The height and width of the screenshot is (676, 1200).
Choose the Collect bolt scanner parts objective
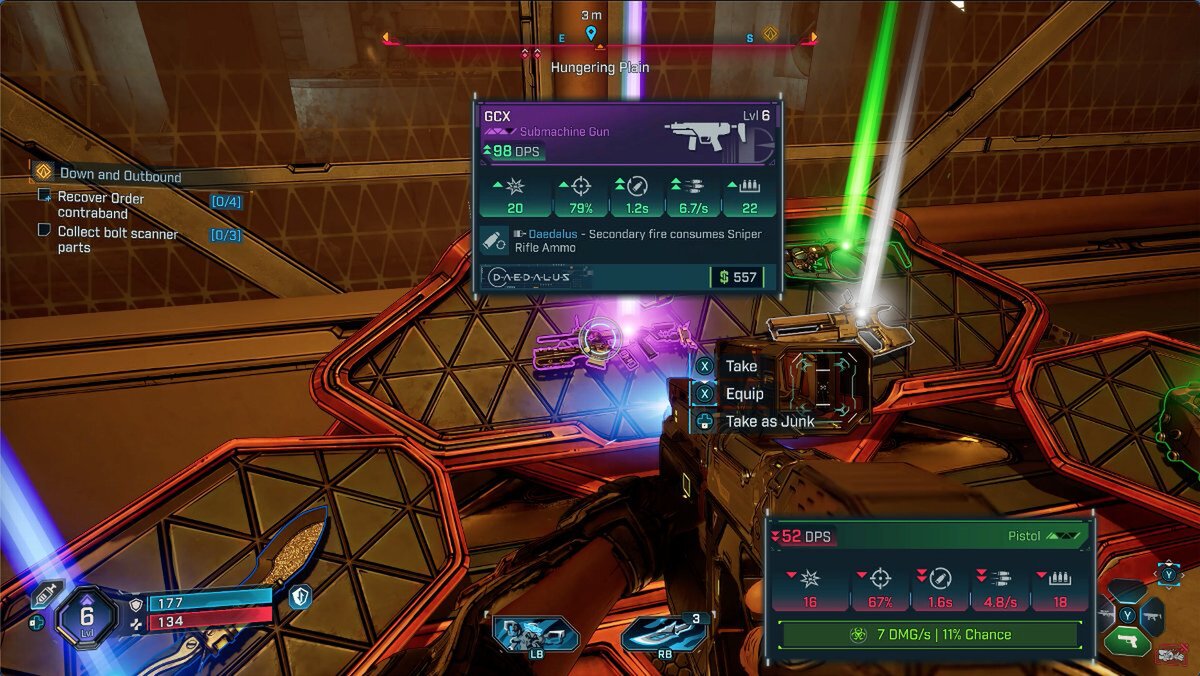[117, 240]
